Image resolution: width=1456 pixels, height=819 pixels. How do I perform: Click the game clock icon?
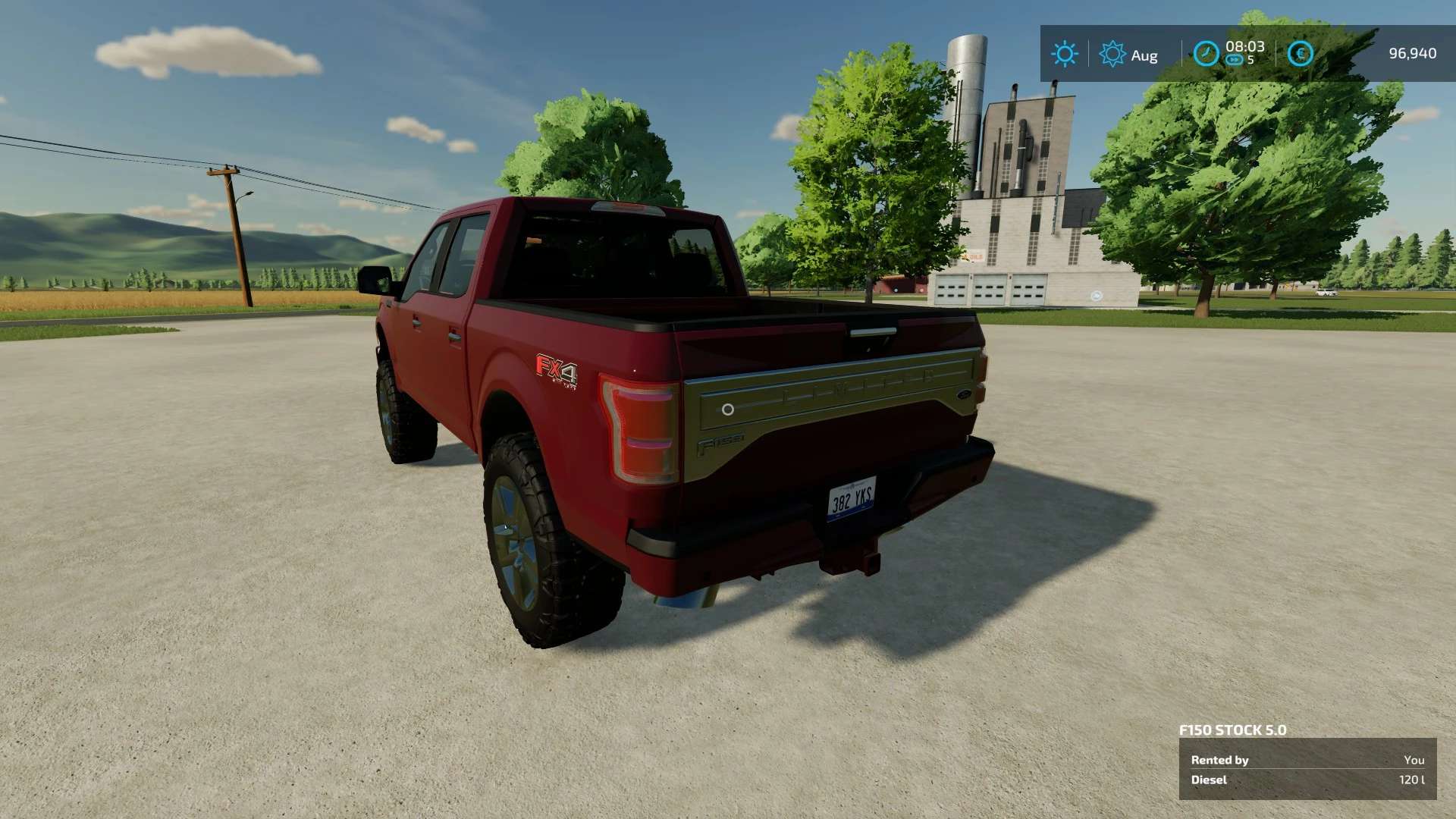tap(1206, 54)
